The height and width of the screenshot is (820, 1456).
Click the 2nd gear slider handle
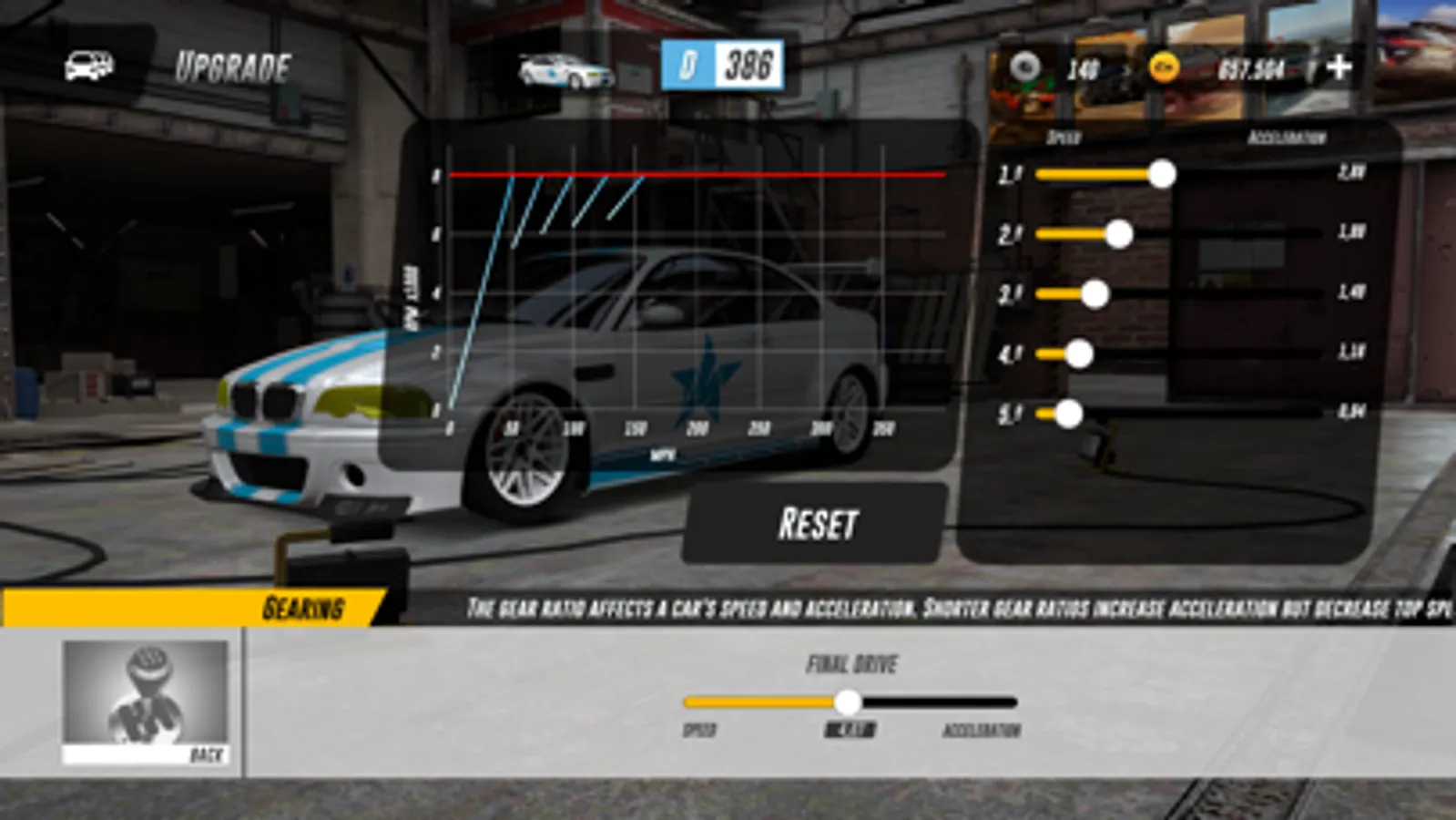(x=1119, y=233)
